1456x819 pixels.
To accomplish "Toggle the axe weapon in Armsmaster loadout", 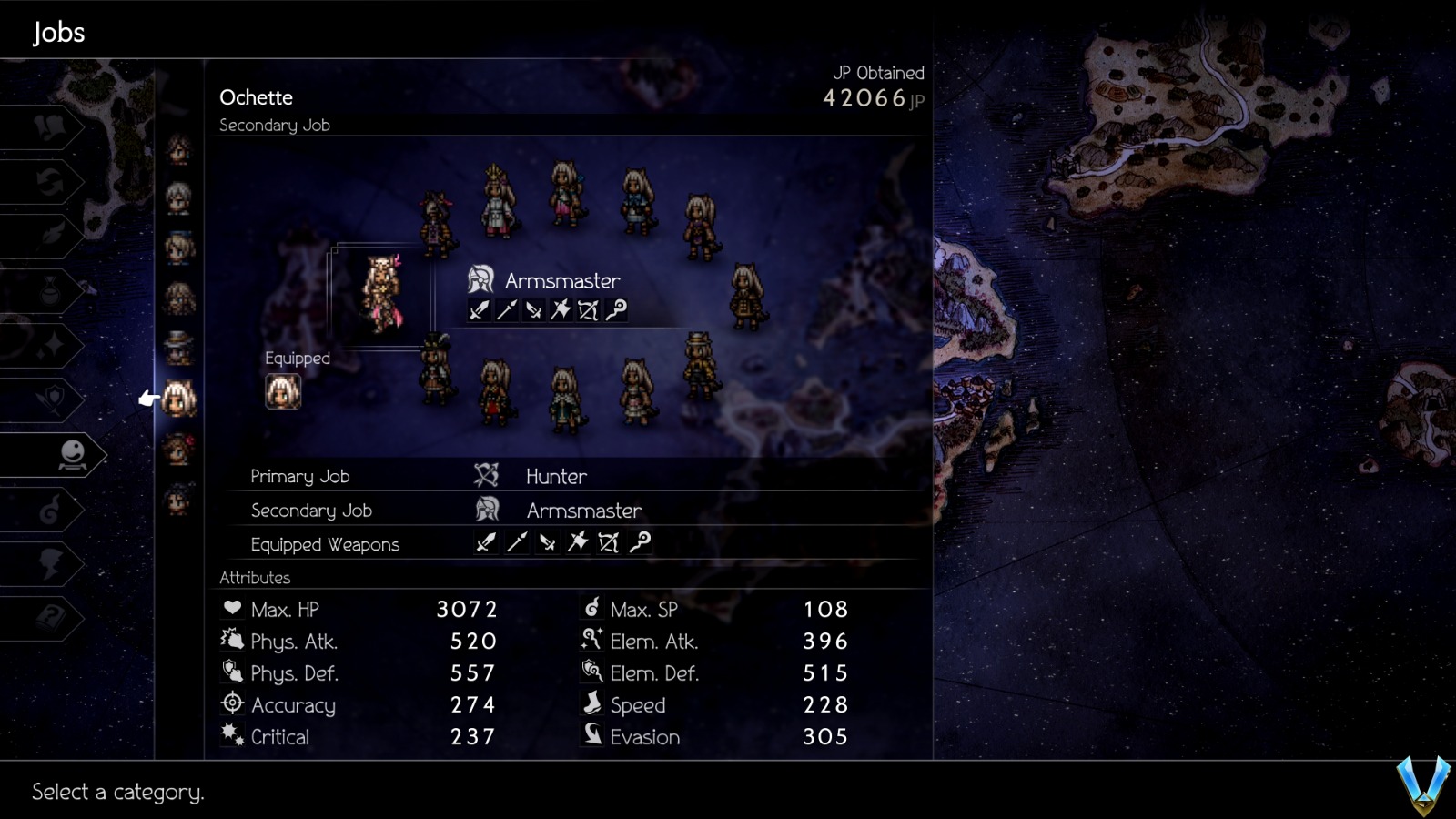I will click(x=560, y=310).
